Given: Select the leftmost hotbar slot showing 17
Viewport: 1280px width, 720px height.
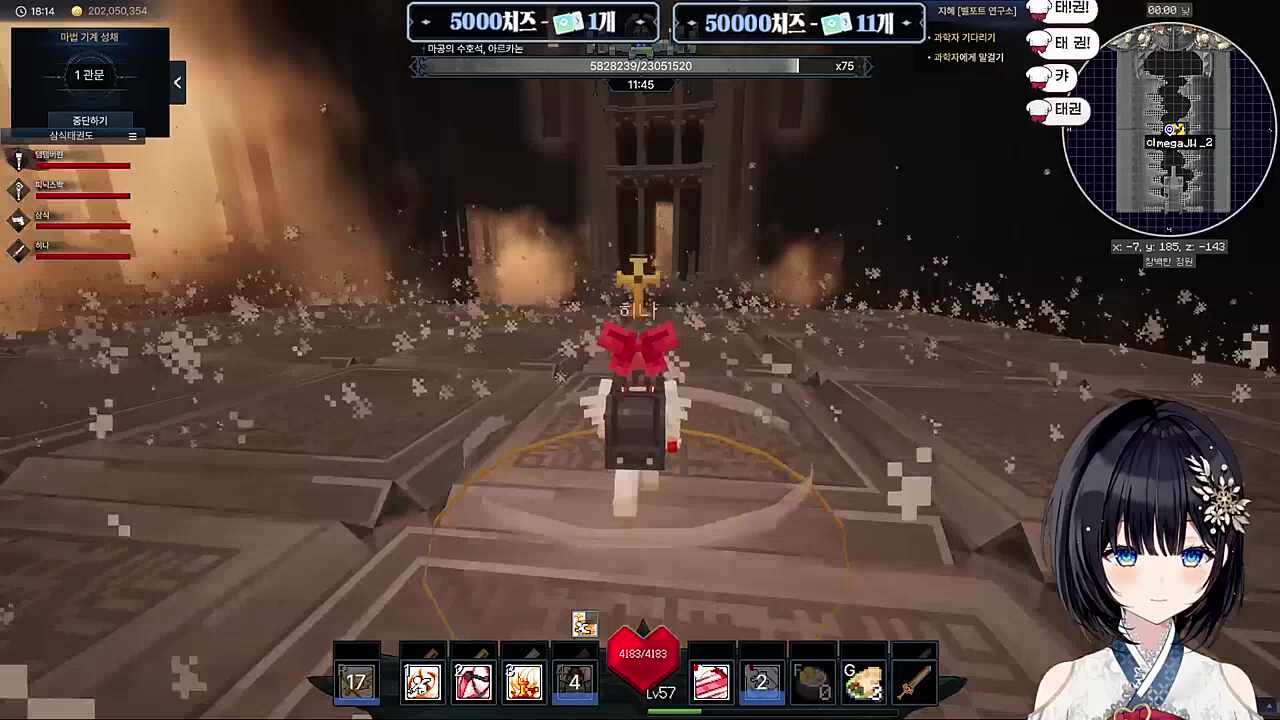Looking at the screenshot, I should tap(356, 682).
